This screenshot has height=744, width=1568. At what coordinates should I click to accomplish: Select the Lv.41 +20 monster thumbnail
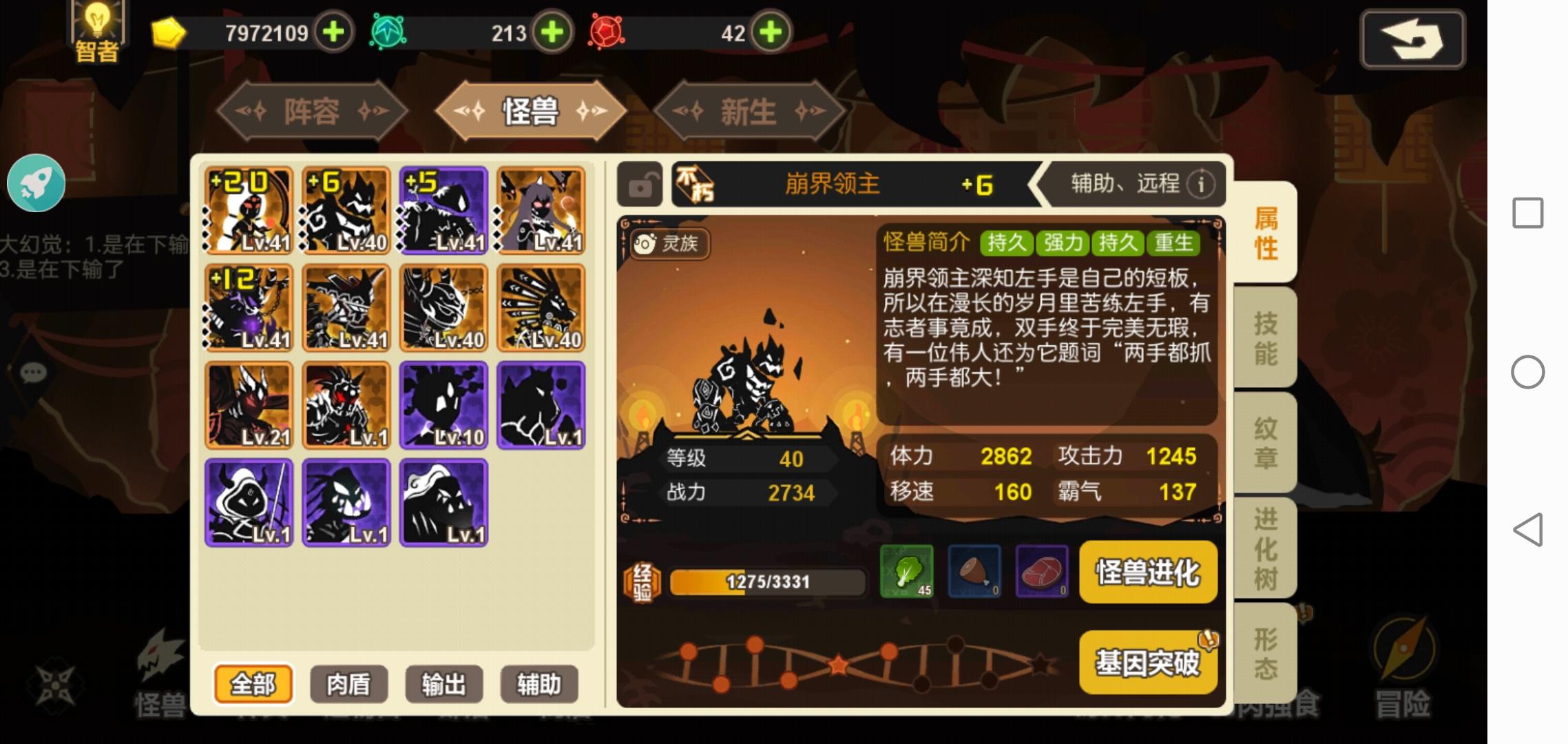249,209
